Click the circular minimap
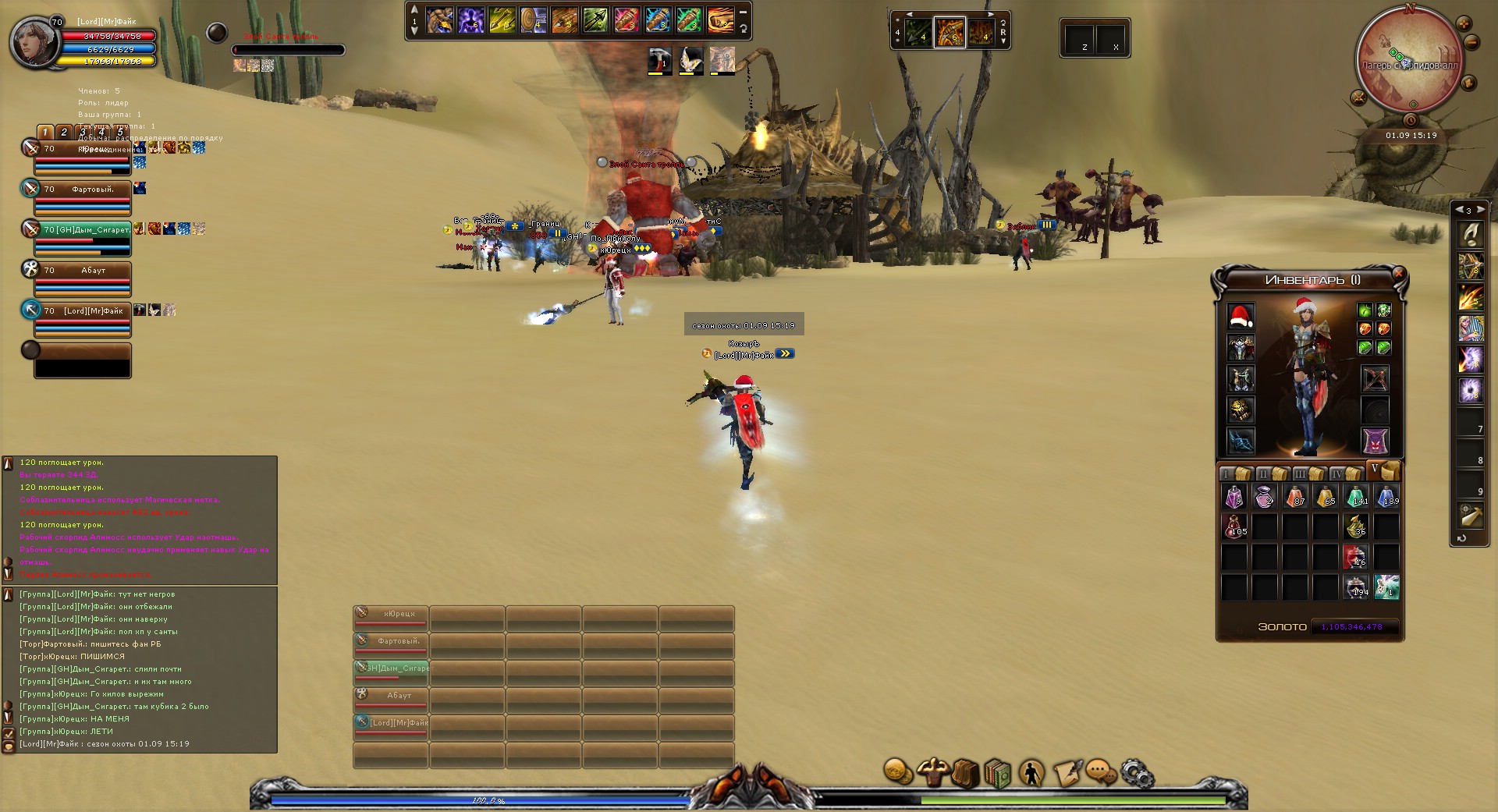 tap(1409, 58)
